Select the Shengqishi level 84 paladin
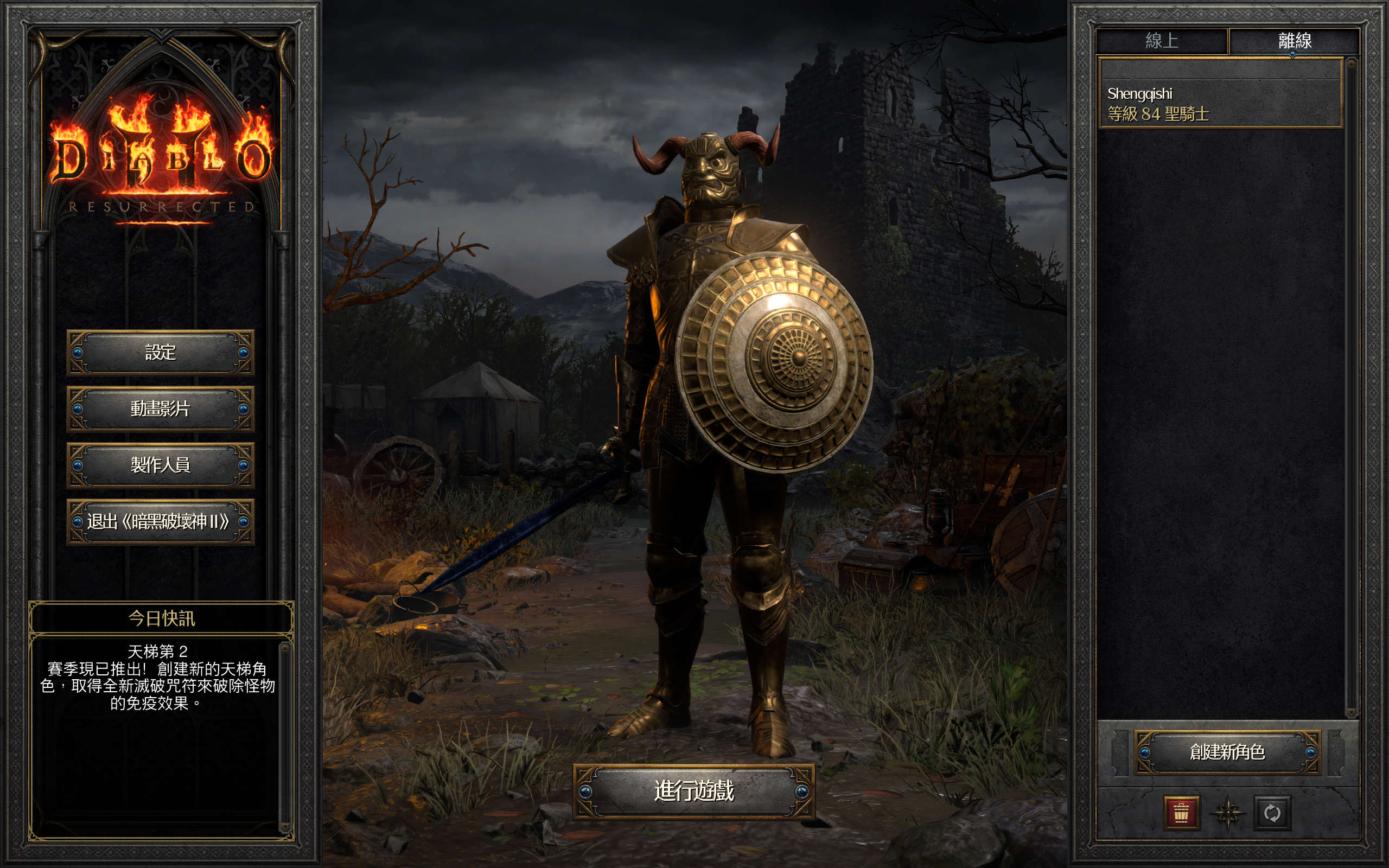The width and height of the screenshot is (1389, 868). pyautogui.click(x=1219, y=103)
